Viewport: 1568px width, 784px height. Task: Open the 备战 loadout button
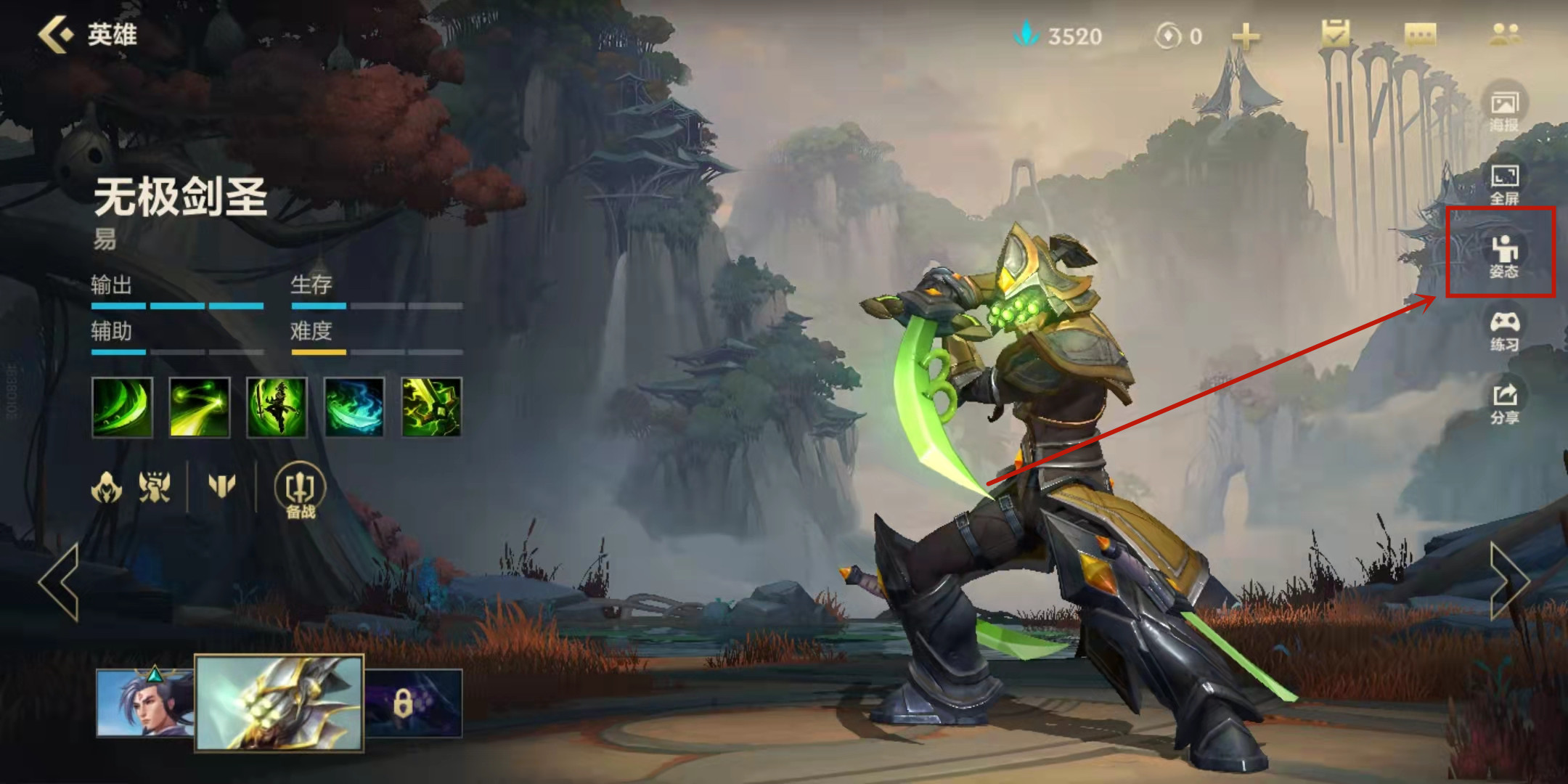click(301, 491)
